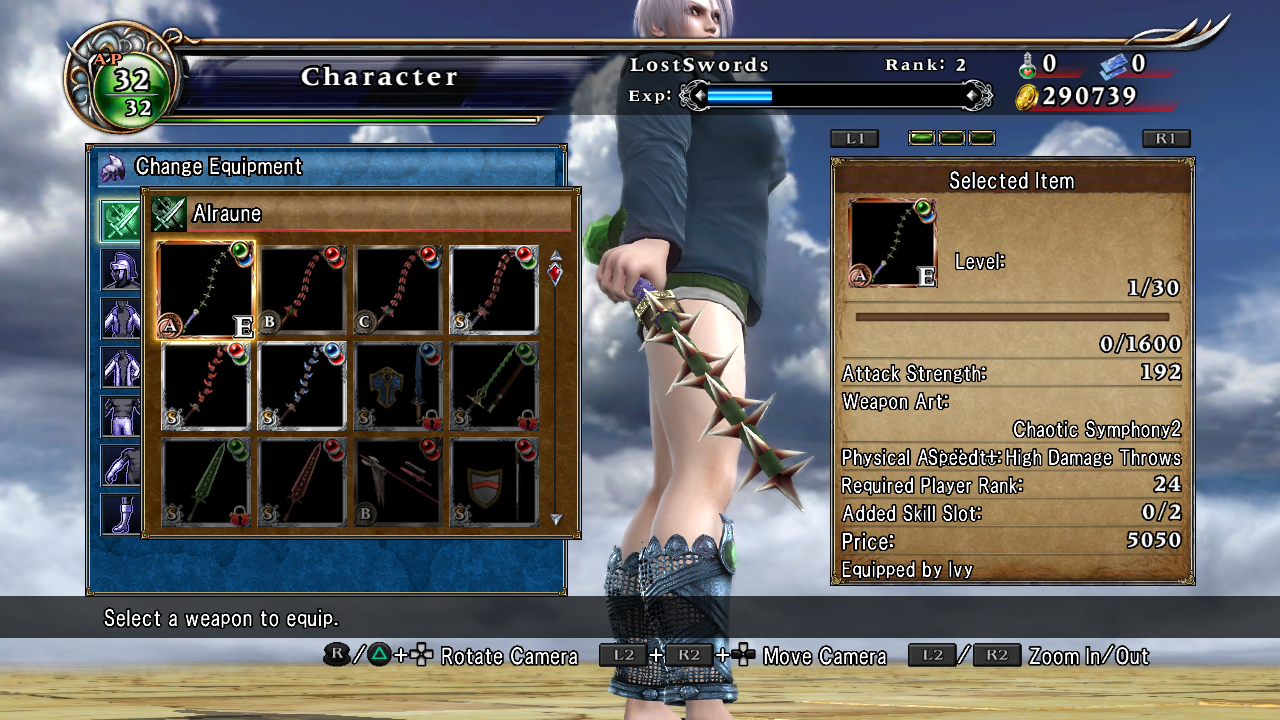
Task: Open the weapon category with crossed swords
Action: tap(120, 220)
